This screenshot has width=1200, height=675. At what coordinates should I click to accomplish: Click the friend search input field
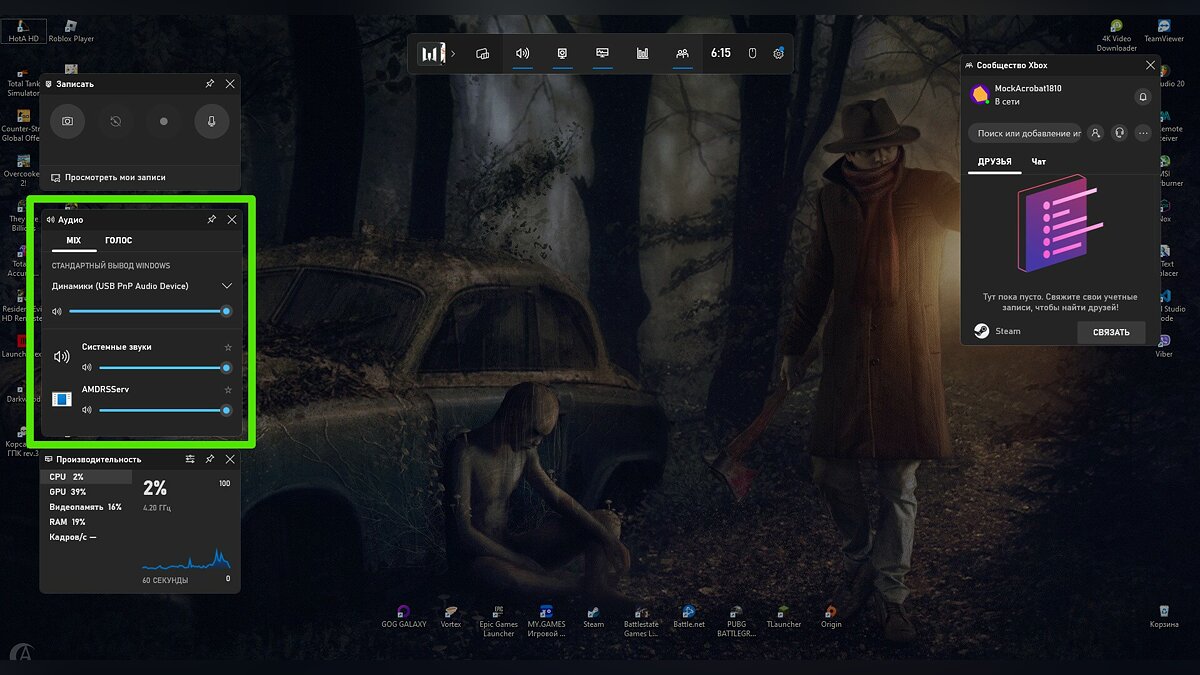click(x=1028, y=133)
